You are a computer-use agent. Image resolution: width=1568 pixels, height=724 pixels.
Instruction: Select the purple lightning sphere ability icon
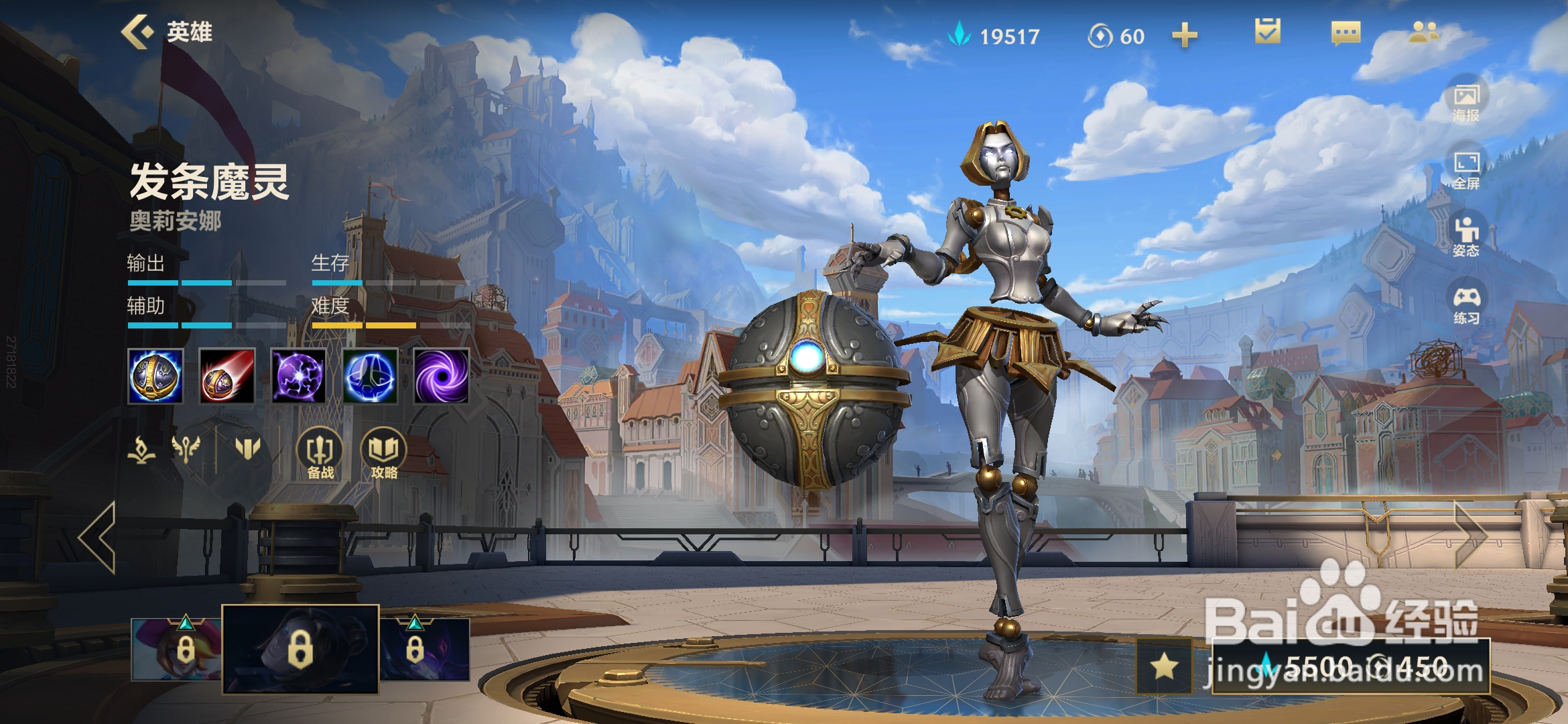299,376
